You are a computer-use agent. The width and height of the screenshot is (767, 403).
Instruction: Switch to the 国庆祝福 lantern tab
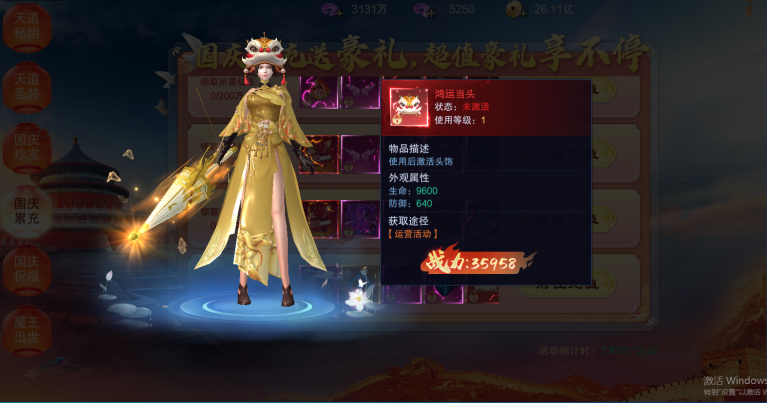coord(26,271)
